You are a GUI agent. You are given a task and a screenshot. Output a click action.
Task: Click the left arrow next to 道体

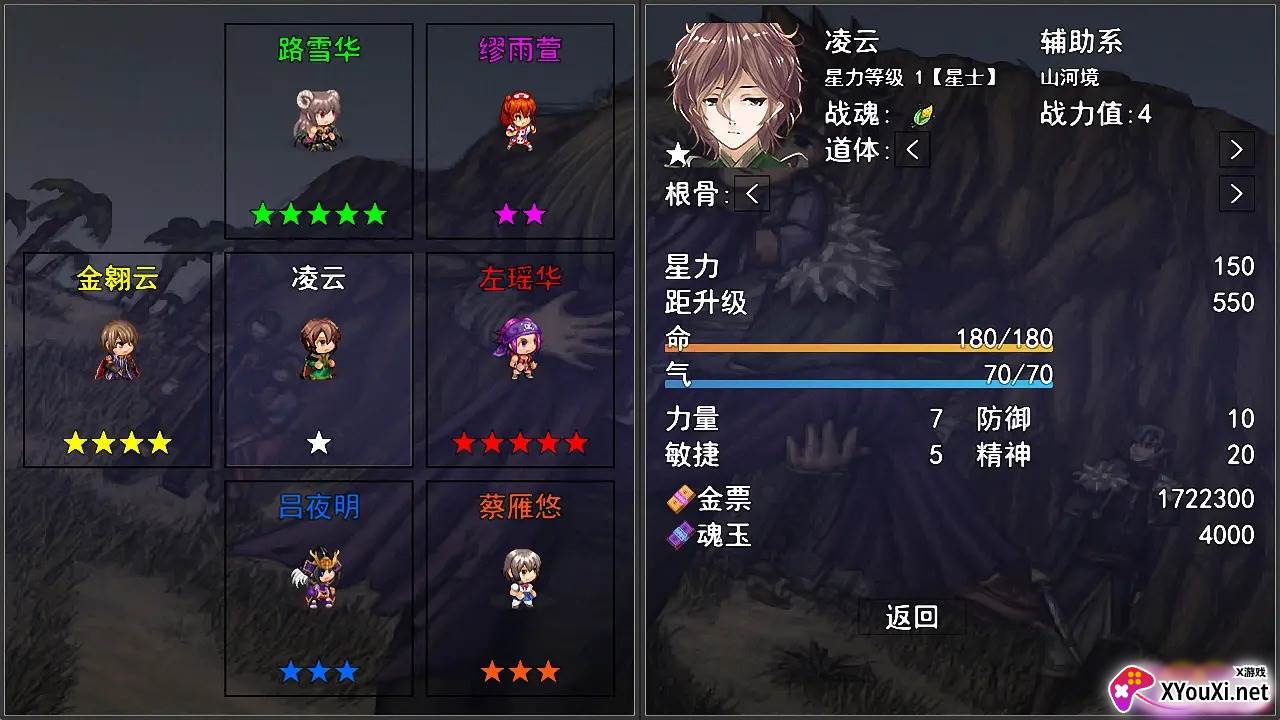coord(910,151)
